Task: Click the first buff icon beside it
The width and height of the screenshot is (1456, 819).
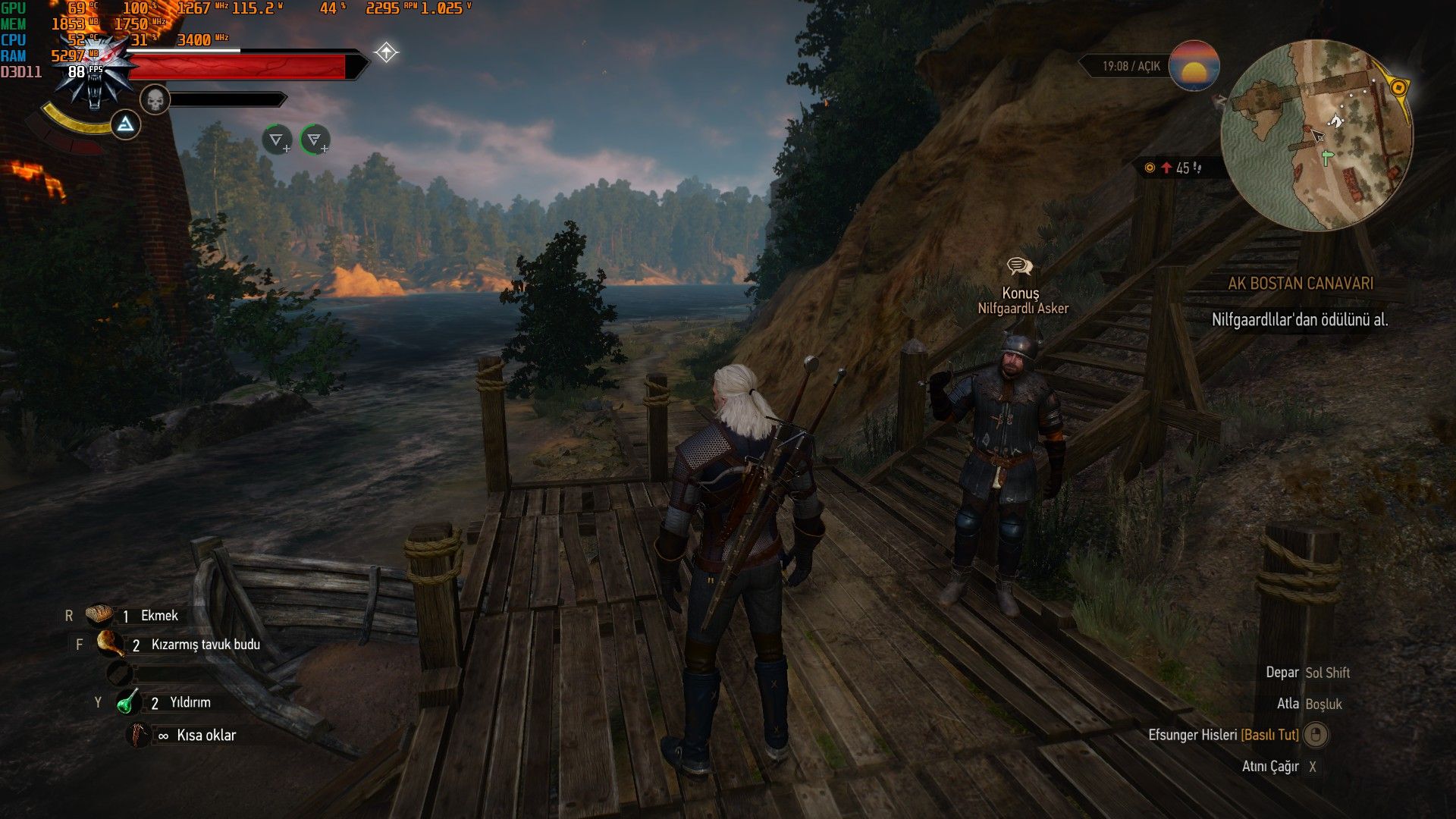Action: 277,140
